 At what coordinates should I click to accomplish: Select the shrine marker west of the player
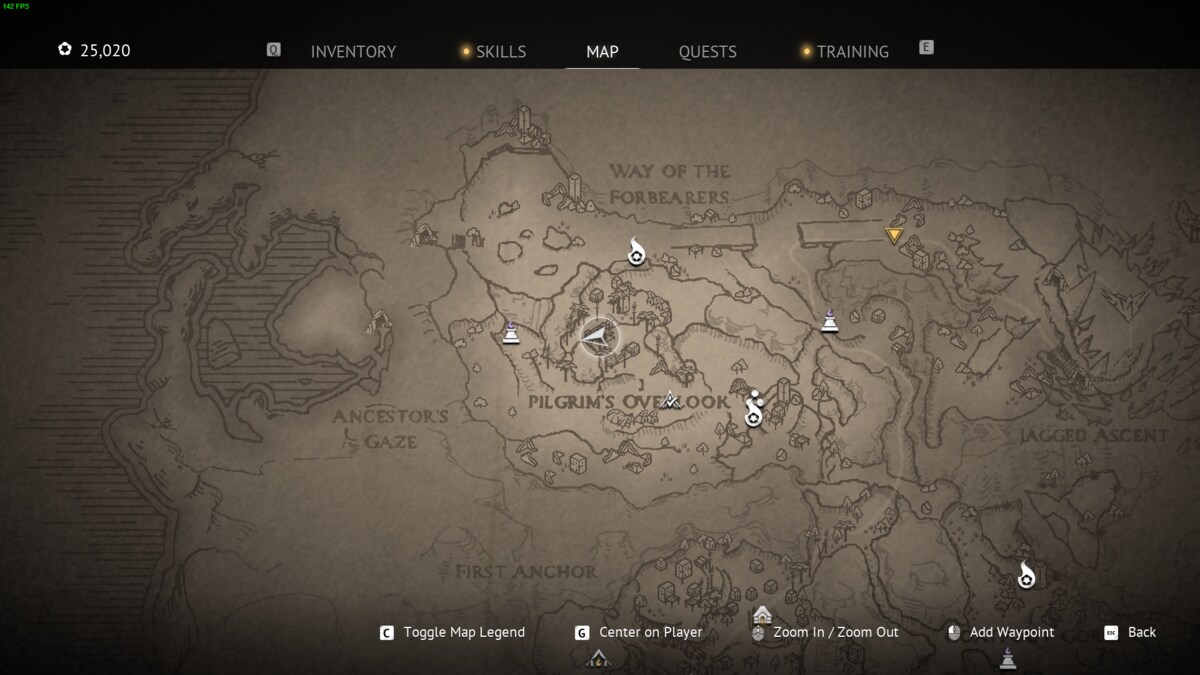(511, 331)
